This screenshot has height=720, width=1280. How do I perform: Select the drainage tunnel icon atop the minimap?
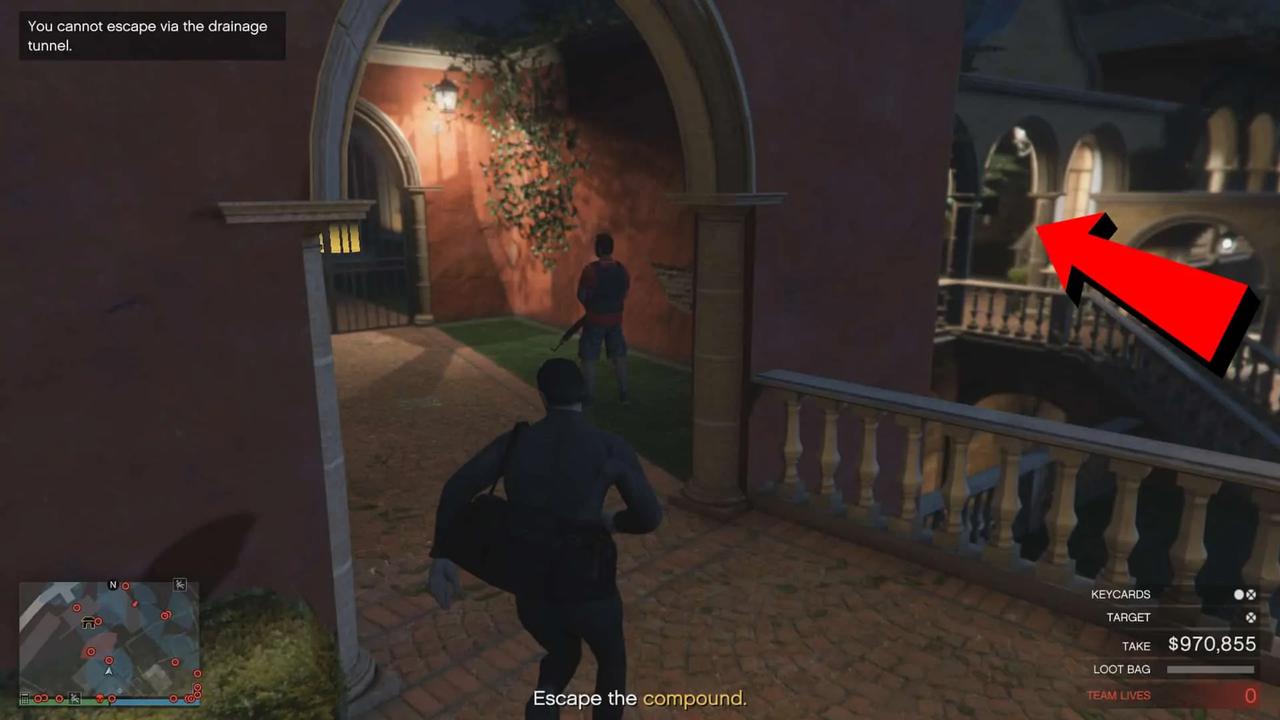point(180,584)
